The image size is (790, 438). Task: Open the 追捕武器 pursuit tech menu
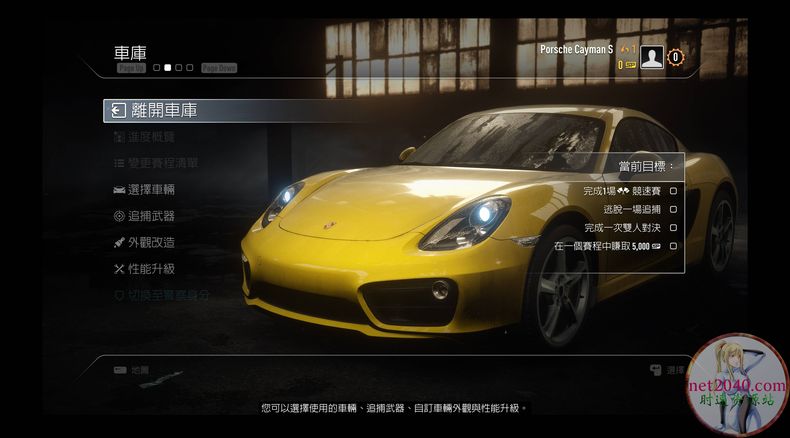pos(144,215)
